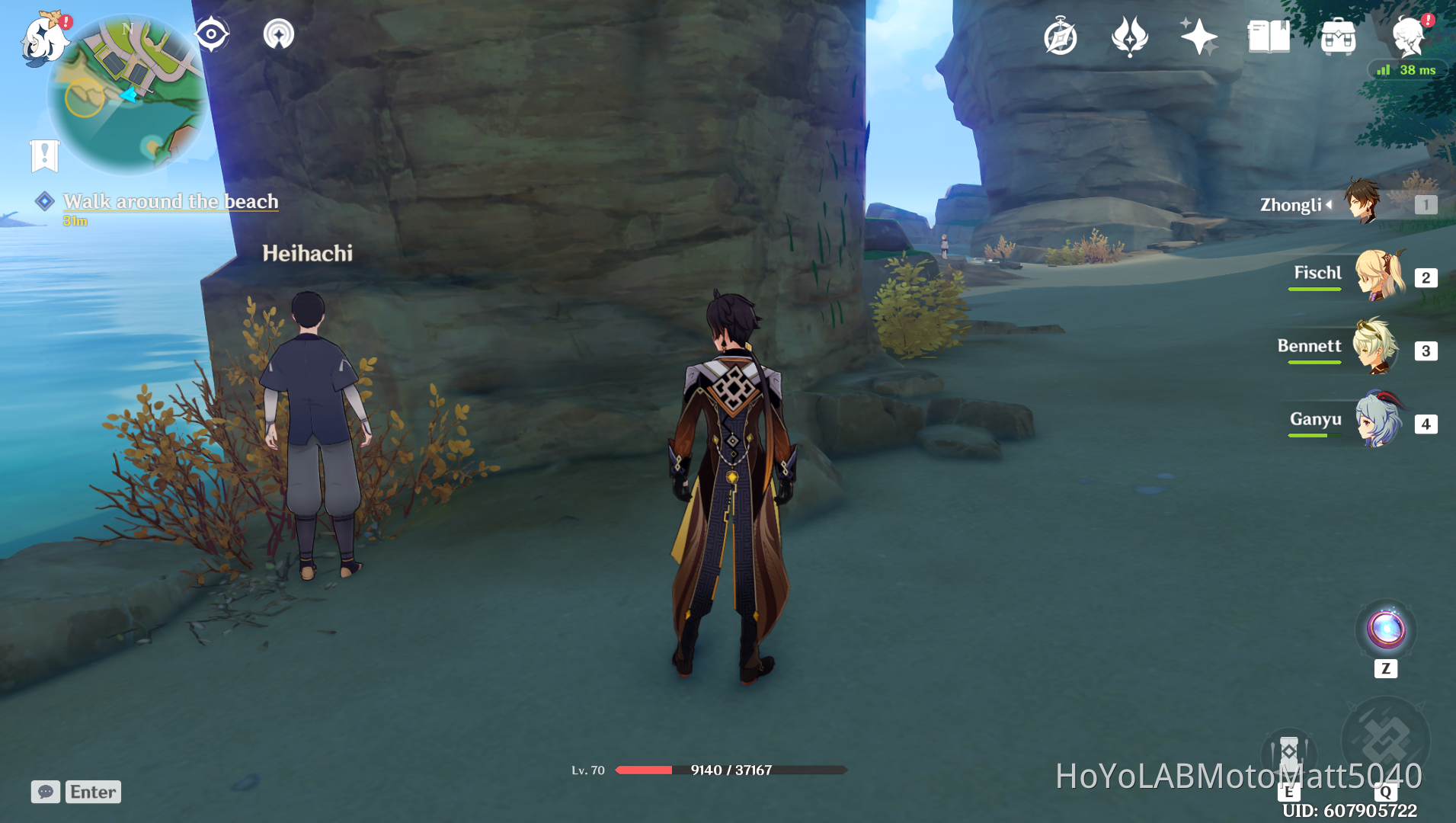Open chat with the Enter button

(x=92, y=792)
